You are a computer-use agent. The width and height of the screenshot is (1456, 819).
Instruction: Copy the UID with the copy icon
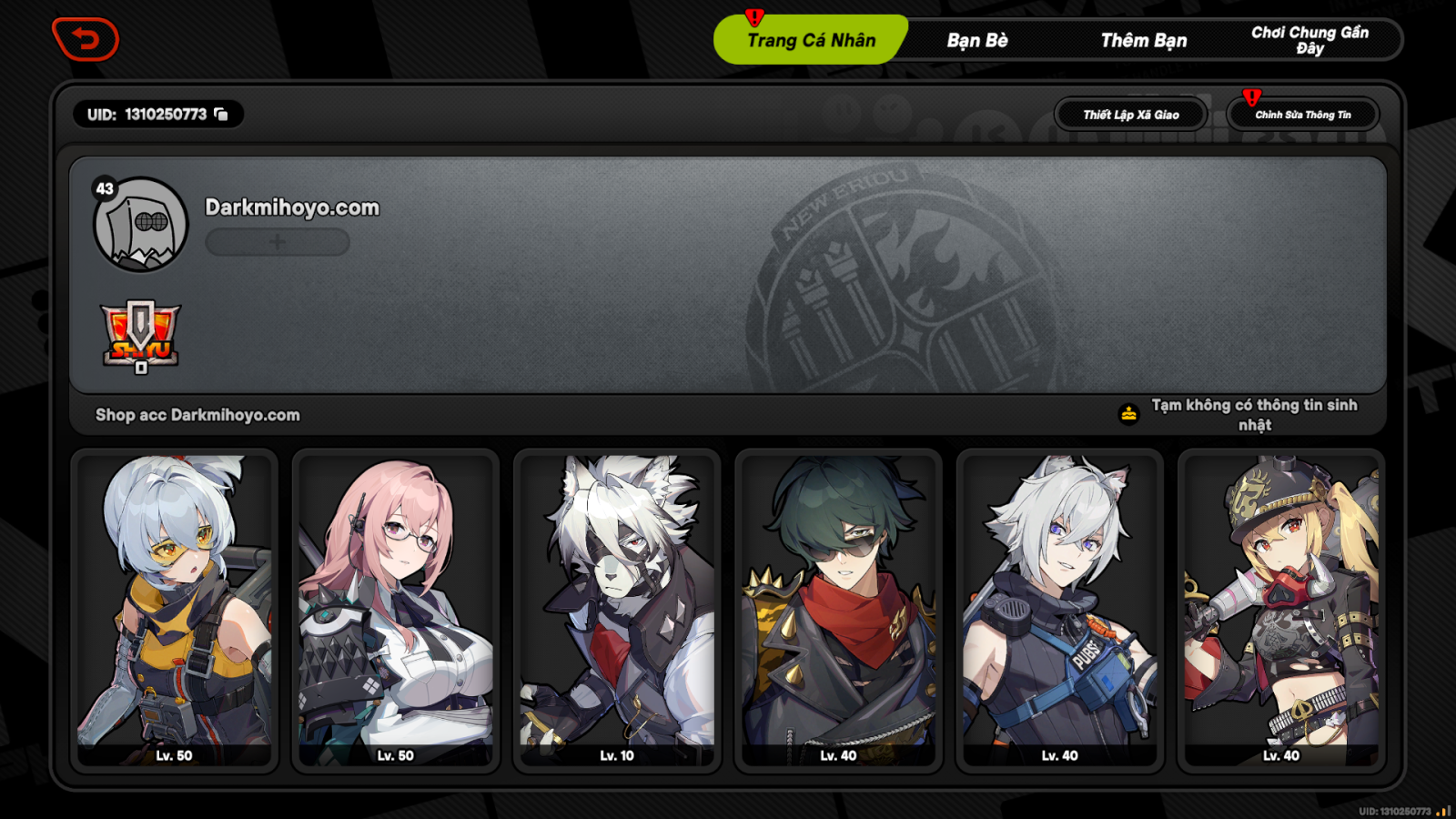click(x=221, y=114)
